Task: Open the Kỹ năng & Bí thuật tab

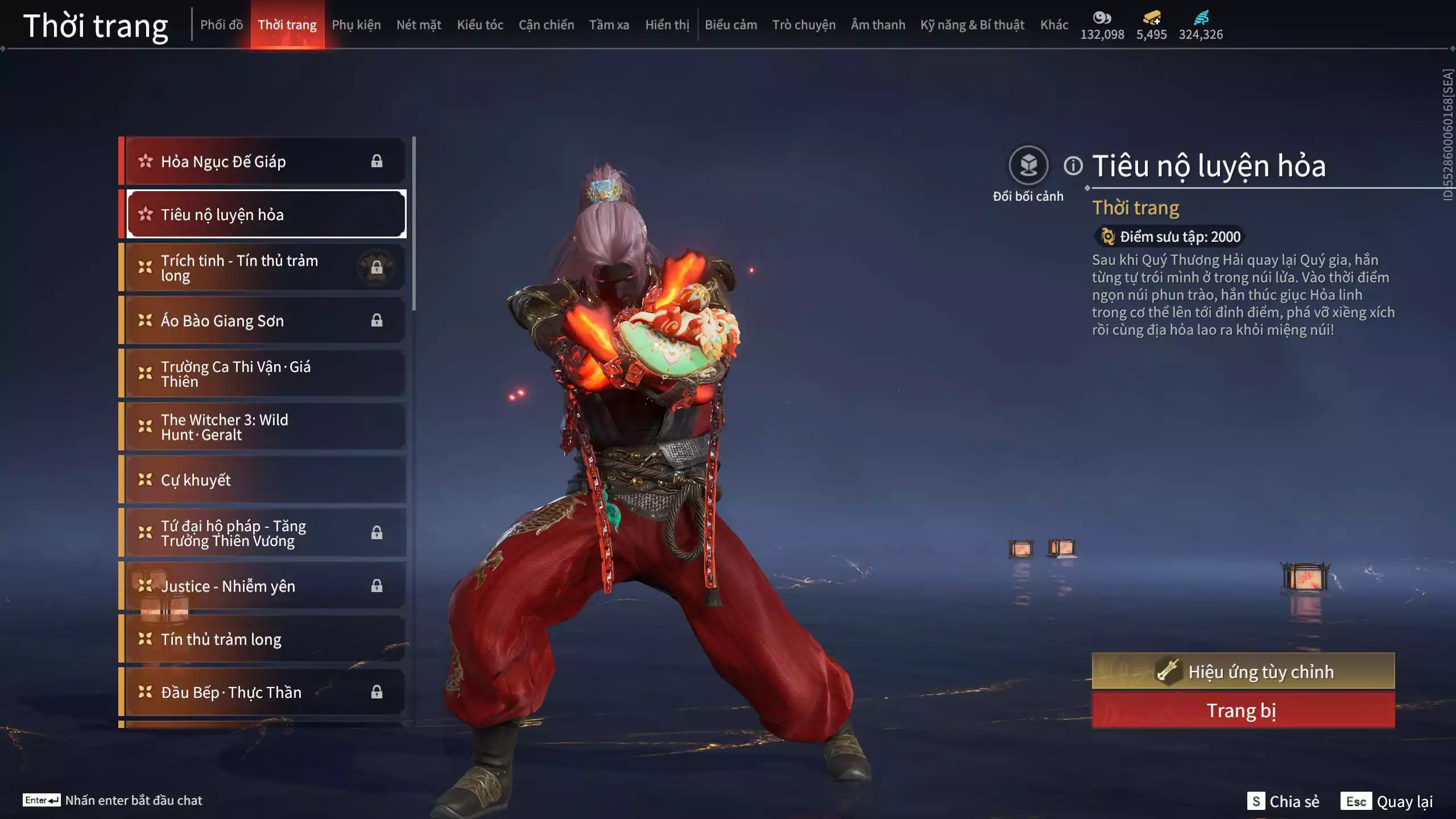Action: [x=972, y=25]
